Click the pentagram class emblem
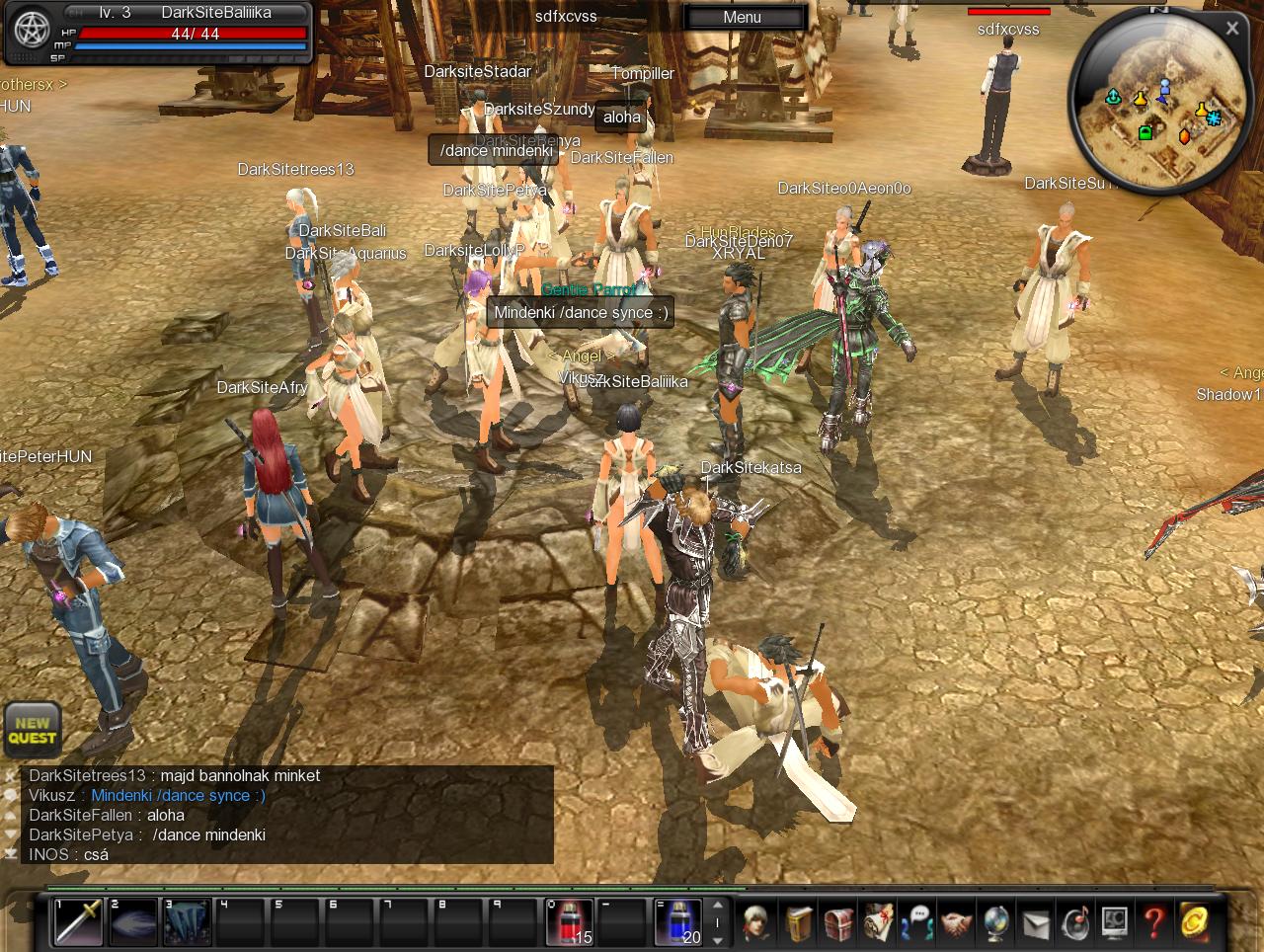The width and height of the screenshot is (1264, 952). tap(31, 31)
